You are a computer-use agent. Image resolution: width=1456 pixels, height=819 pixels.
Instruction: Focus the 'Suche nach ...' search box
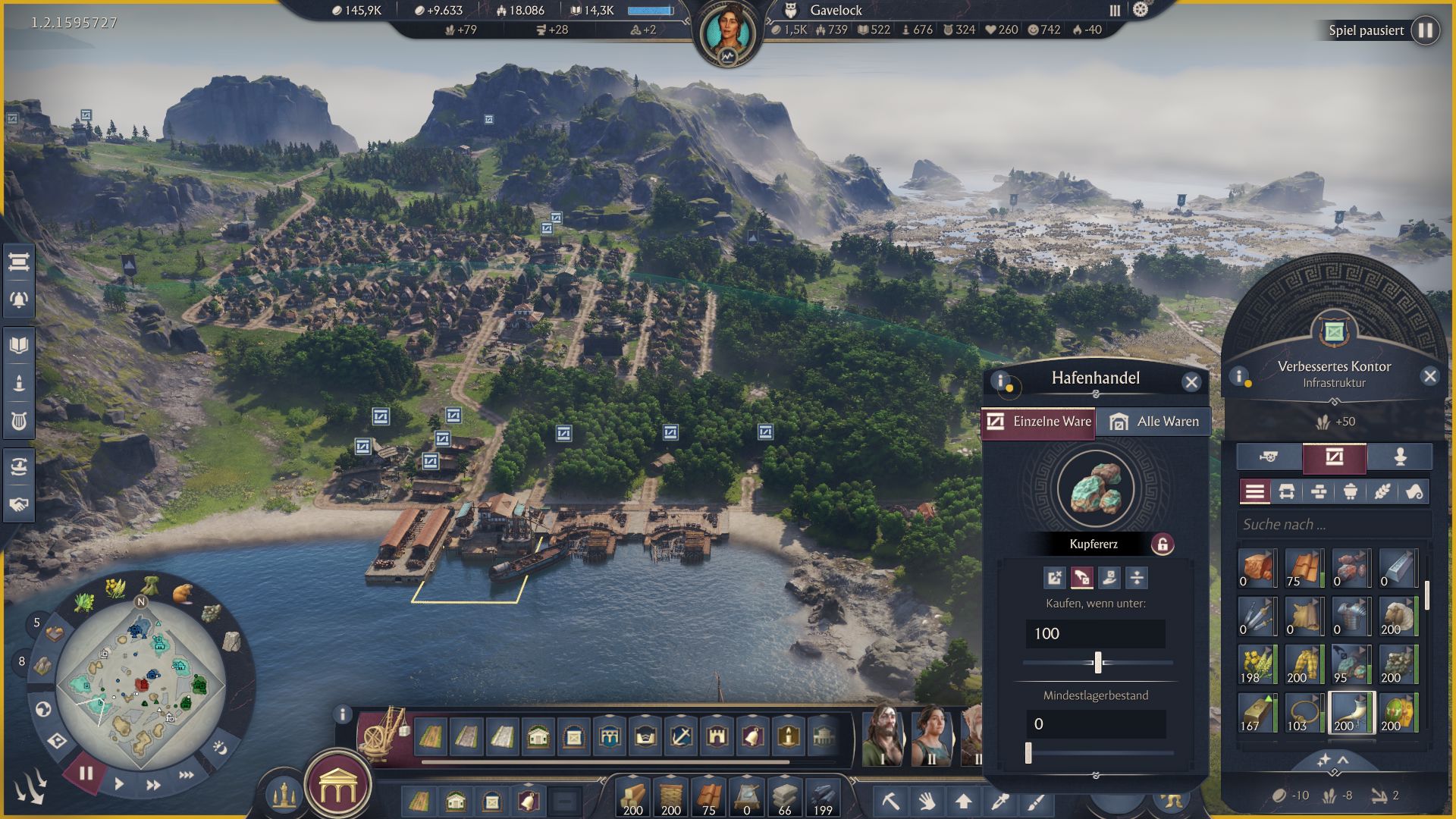pyautogui.click(x=1333, y=524)
